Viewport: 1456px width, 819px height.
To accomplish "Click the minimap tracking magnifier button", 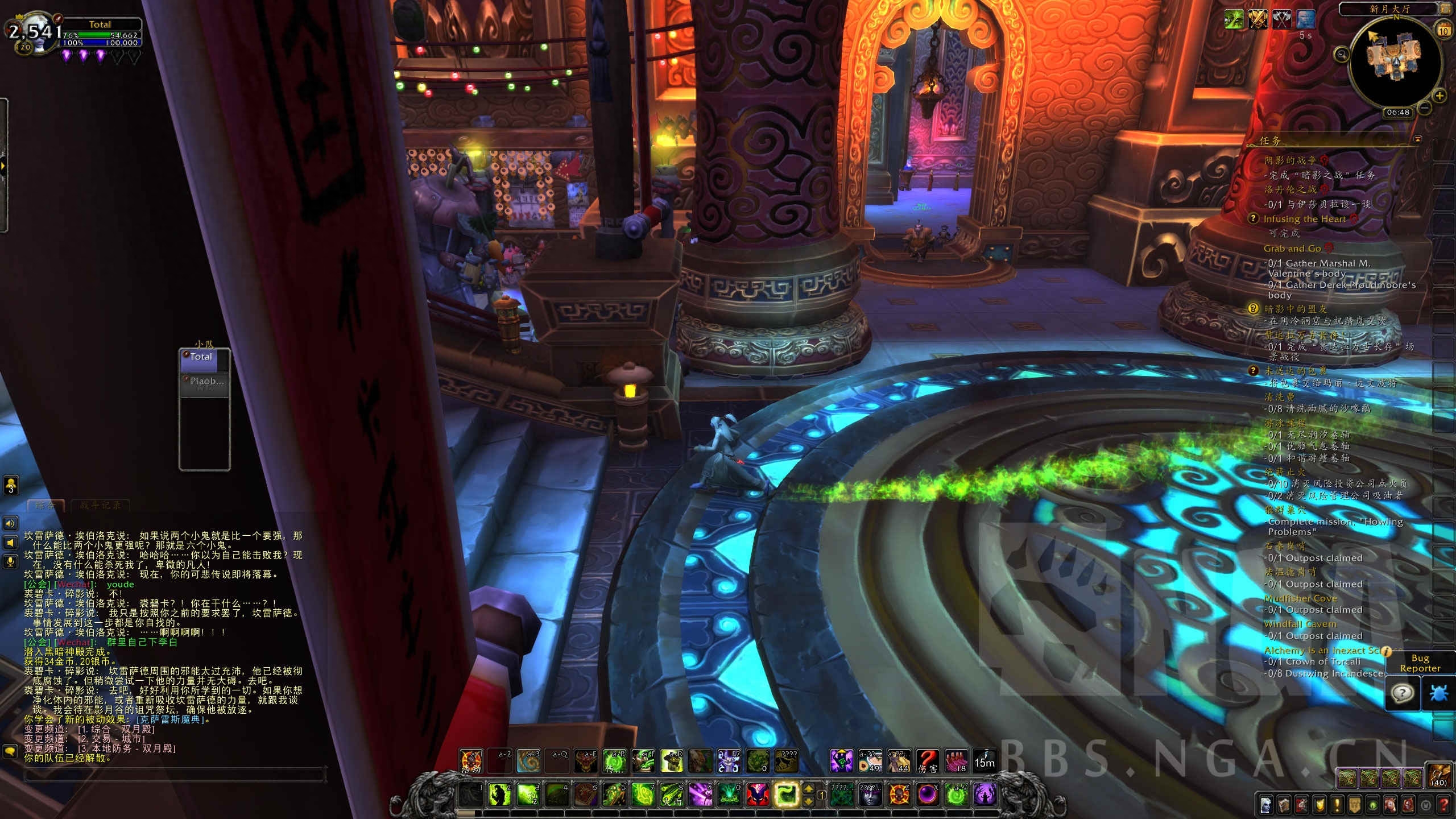I will (1342, 55).
